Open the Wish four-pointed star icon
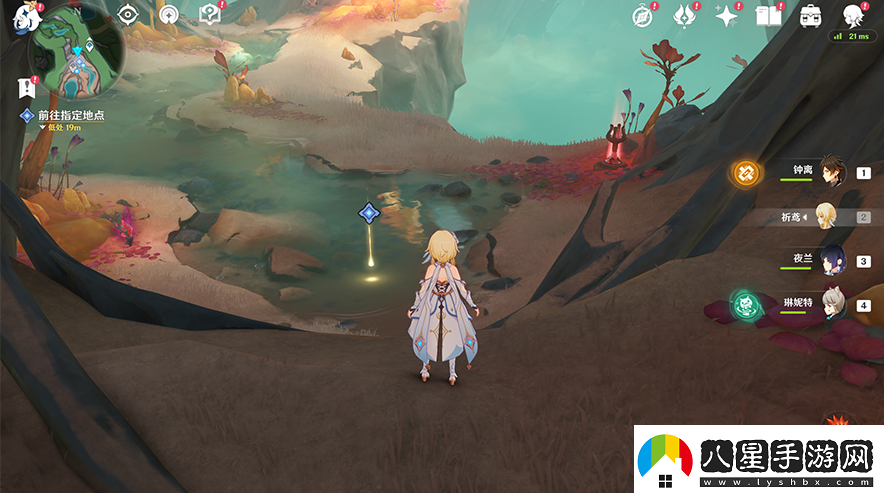Screen dimensions: 884x493 point(727,15)
